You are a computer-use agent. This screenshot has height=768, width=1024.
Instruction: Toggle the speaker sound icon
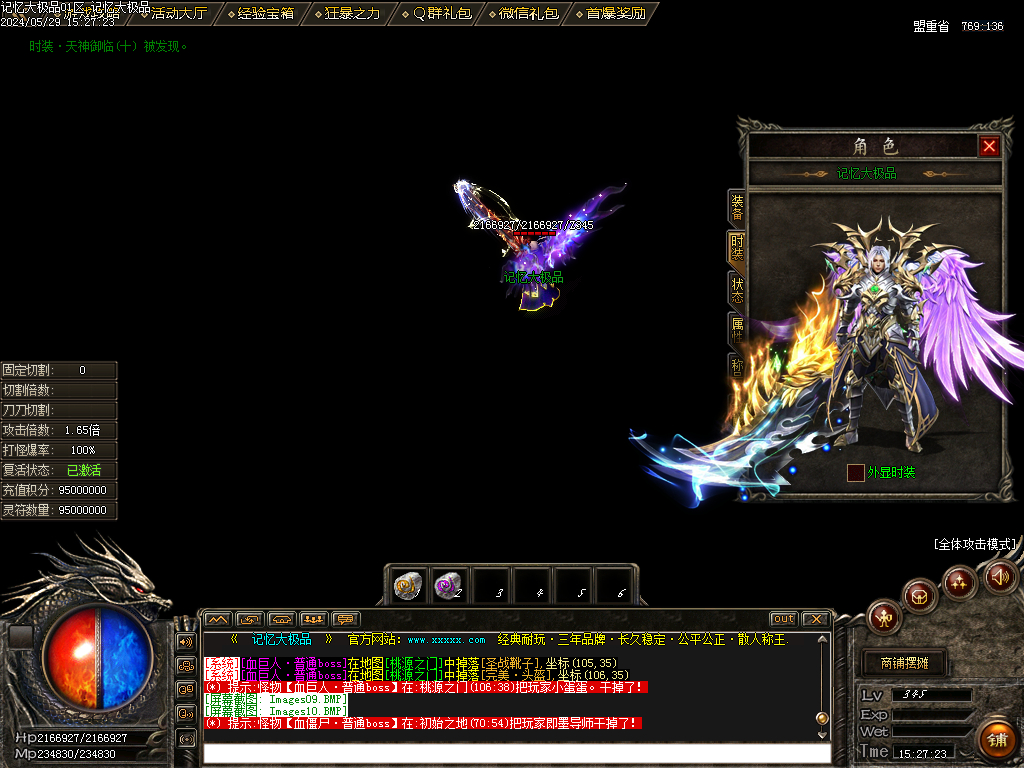point(1000,576)
